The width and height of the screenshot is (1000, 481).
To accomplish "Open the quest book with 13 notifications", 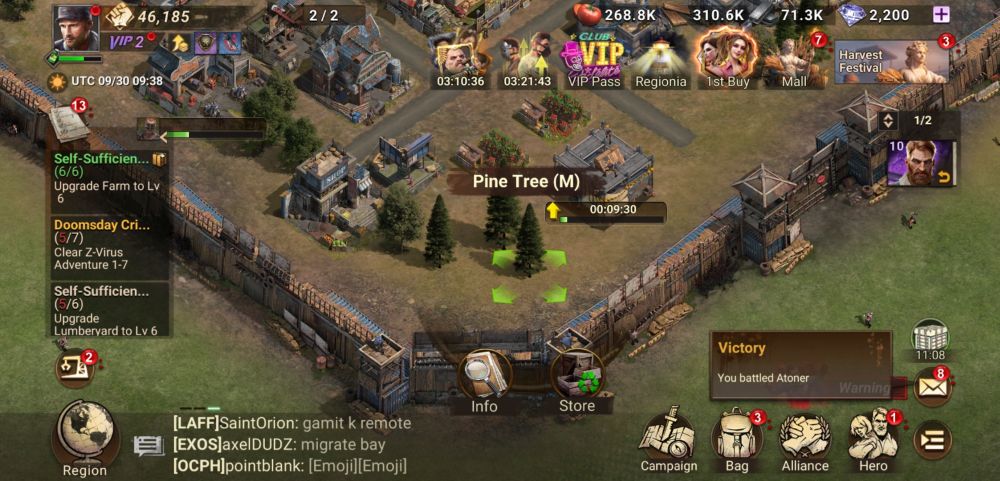I will [x=69, y=124].
